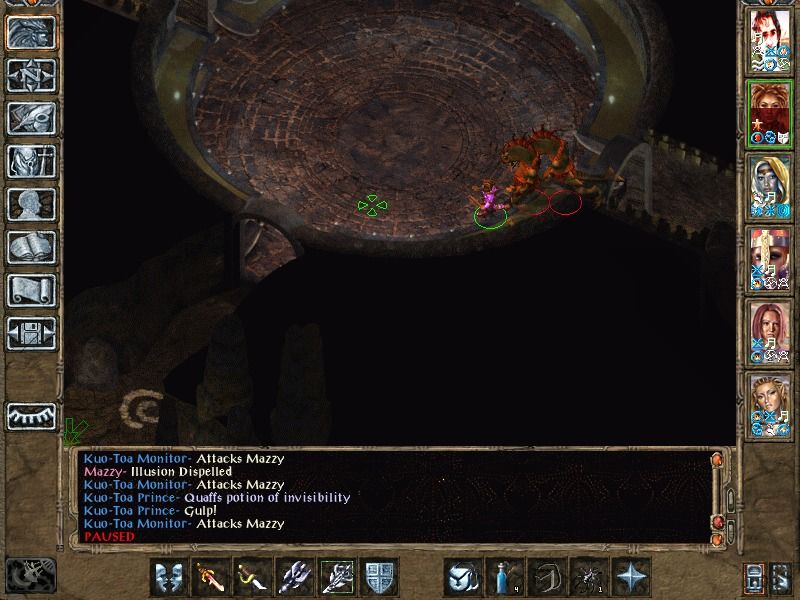Viewport: 800px width, 600px height.
Task: Open the journal quill button
Action: coord(30,118)
